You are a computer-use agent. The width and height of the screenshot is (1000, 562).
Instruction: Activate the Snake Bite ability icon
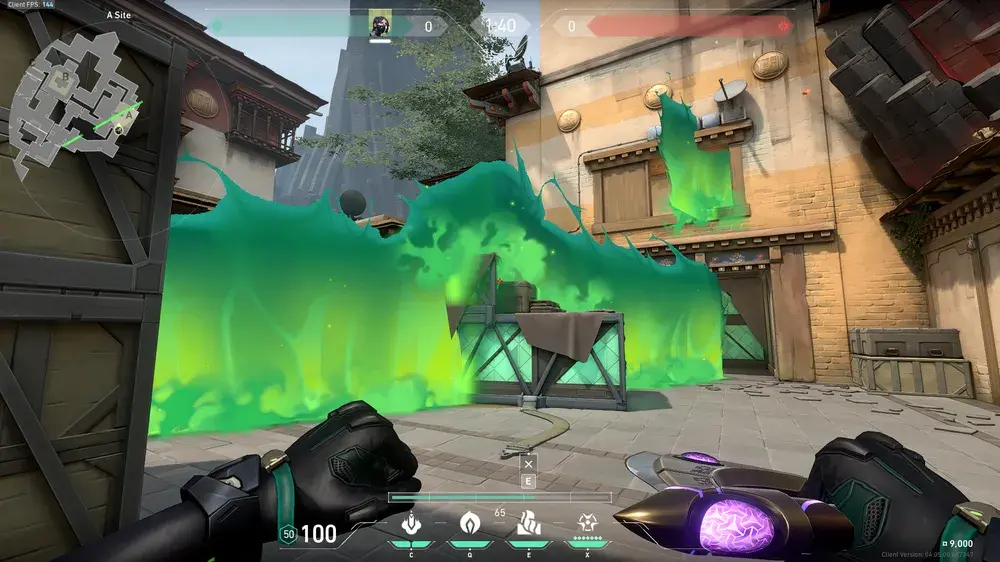pyautogui.click(x=409, y=523)
